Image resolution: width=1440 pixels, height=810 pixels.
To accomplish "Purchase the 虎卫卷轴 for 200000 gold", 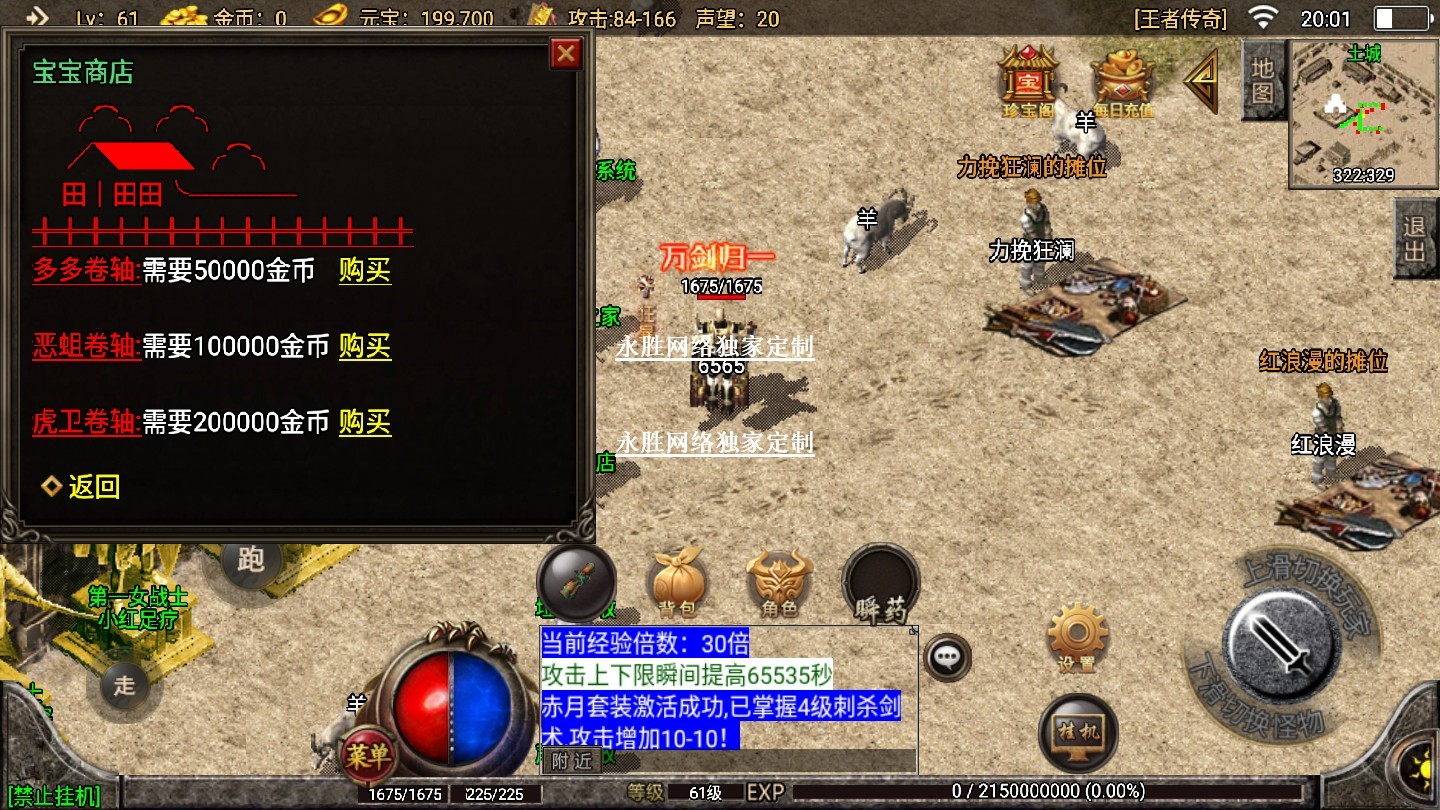I will point(364,423).
